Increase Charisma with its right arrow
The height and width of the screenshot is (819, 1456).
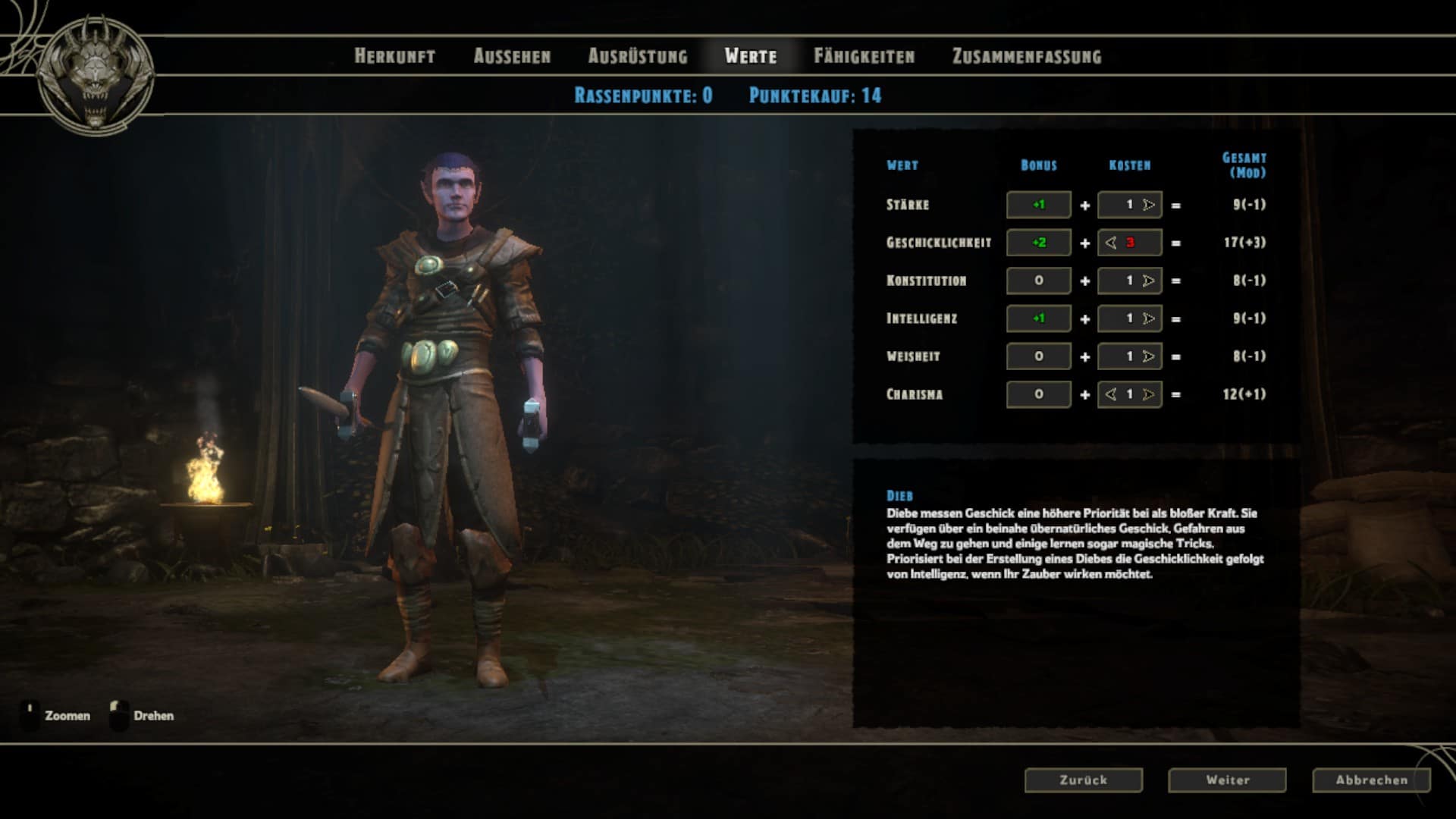[1149, 394]
